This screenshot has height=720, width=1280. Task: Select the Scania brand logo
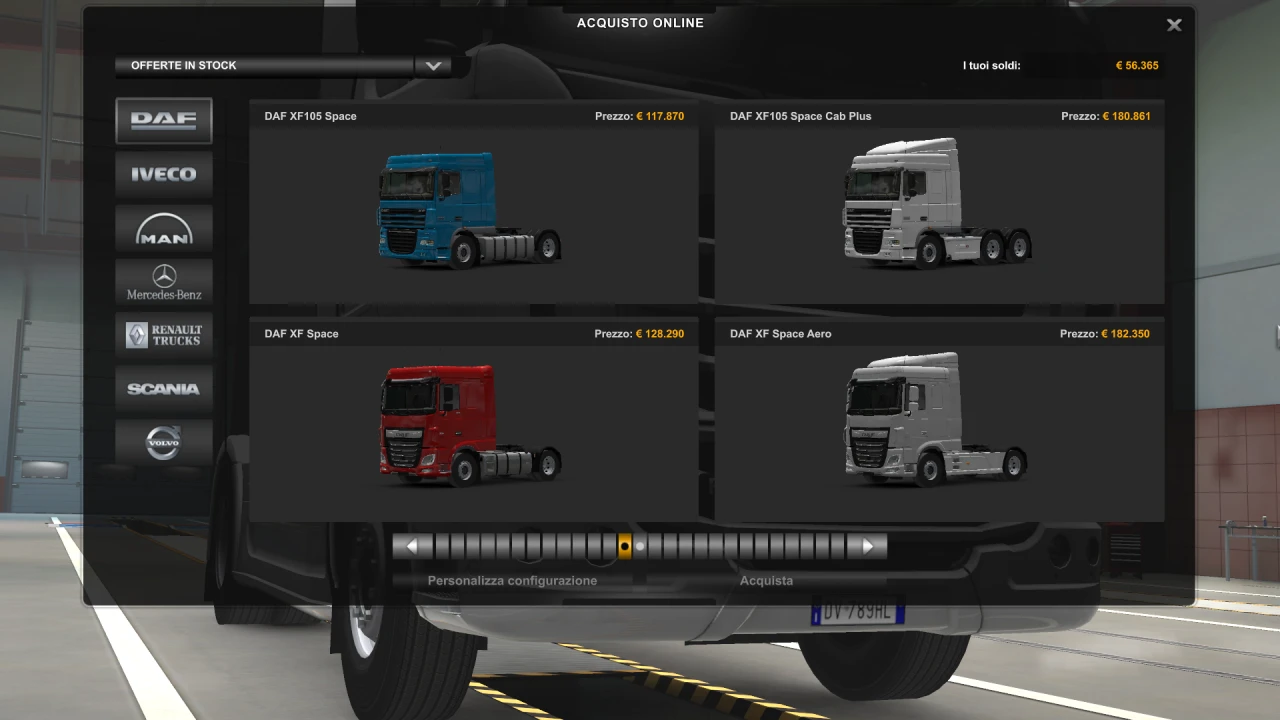coord(163,389)
